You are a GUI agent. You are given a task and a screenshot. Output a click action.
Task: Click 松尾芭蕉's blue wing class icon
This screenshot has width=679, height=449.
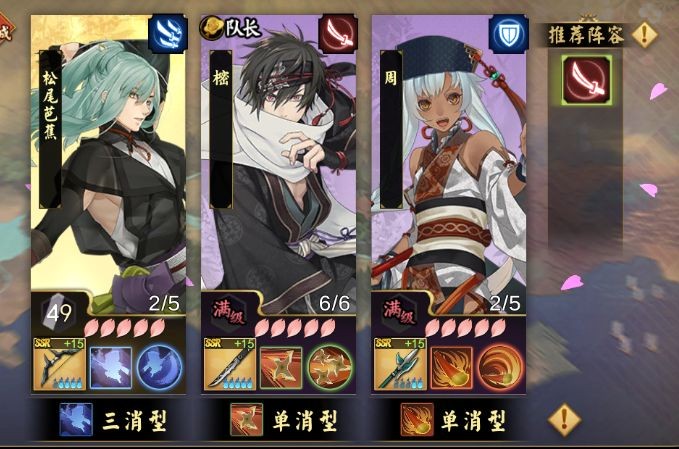(167, 33)
